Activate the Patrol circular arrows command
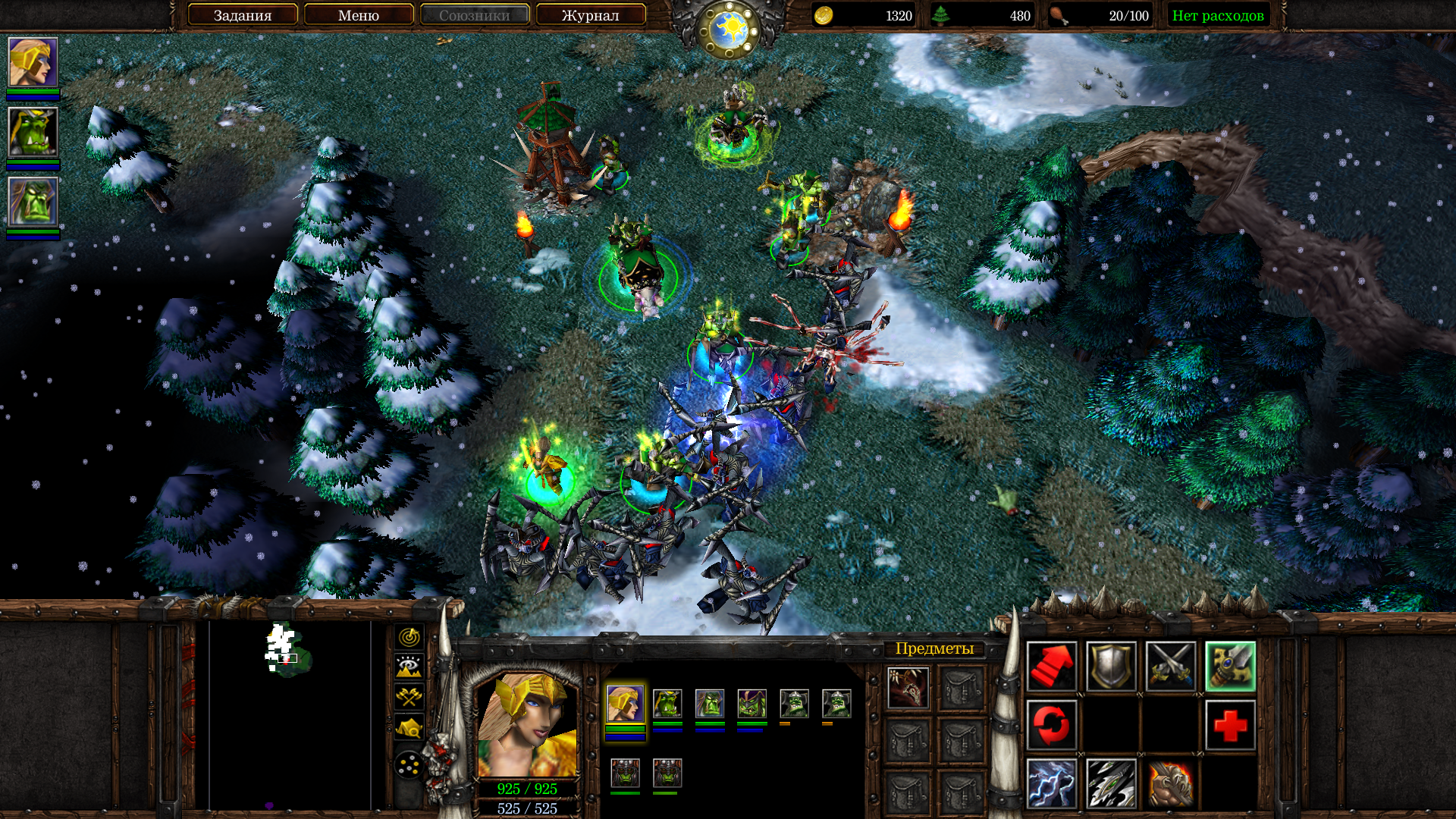This screenshot has height=819, width=1456. tap(1051, 725)
